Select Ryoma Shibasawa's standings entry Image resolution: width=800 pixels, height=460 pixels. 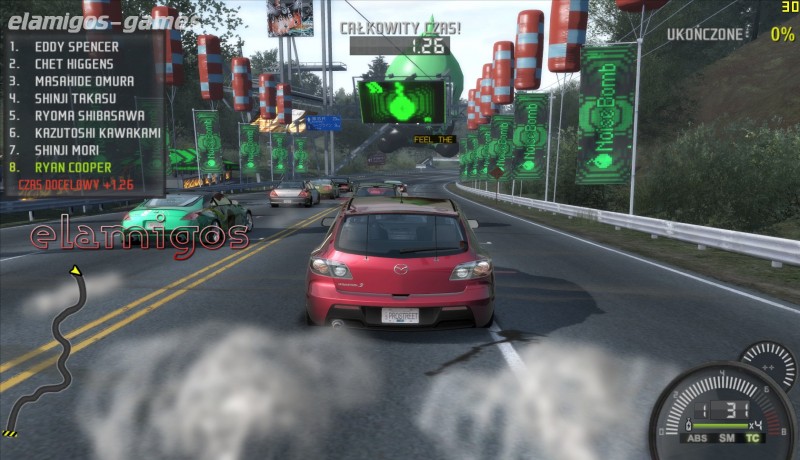(x=90, y=115)
